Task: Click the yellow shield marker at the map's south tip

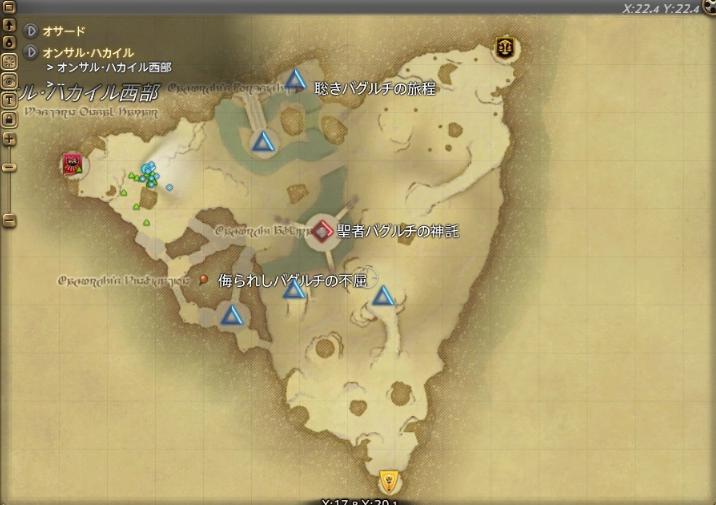Action: coord(390,479)
